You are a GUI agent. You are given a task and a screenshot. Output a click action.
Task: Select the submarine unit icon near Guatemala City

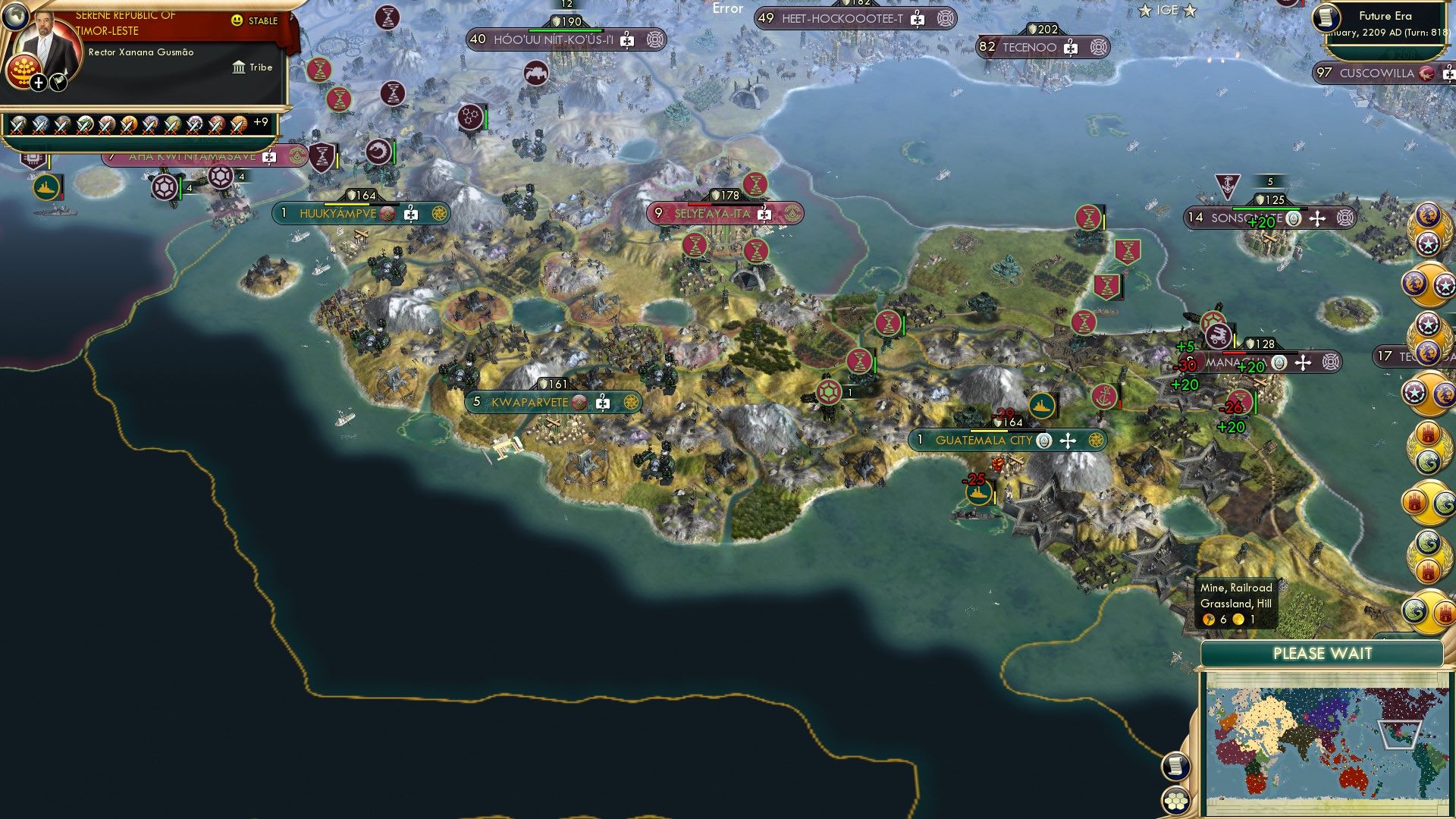point(1040,405)
